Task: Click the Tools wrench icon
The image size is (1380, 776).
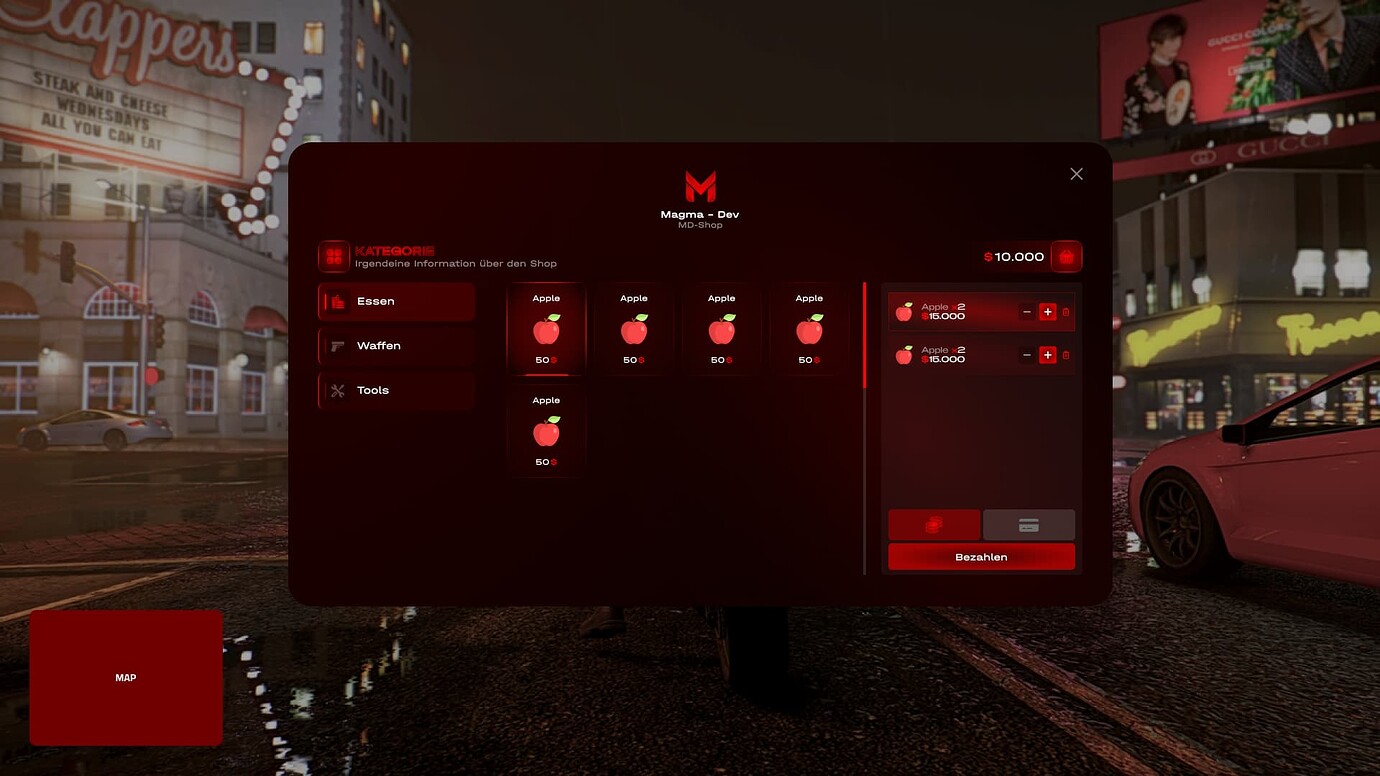Action: pyautogui.click(x=335, y=390)
